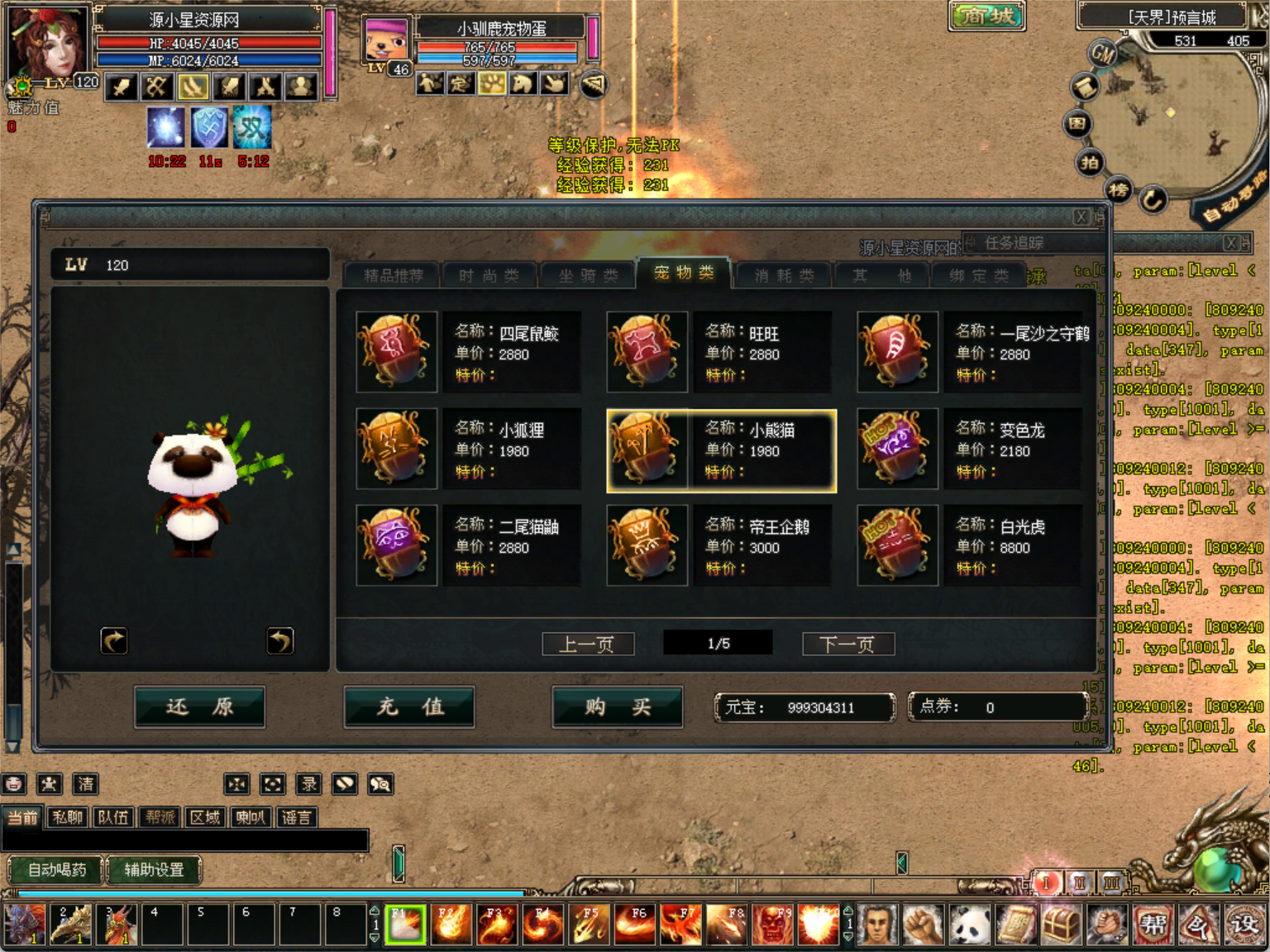Switch to the 时尚类 tab
The width and height of the screenshot is (1270, 952).
point(489,275)
